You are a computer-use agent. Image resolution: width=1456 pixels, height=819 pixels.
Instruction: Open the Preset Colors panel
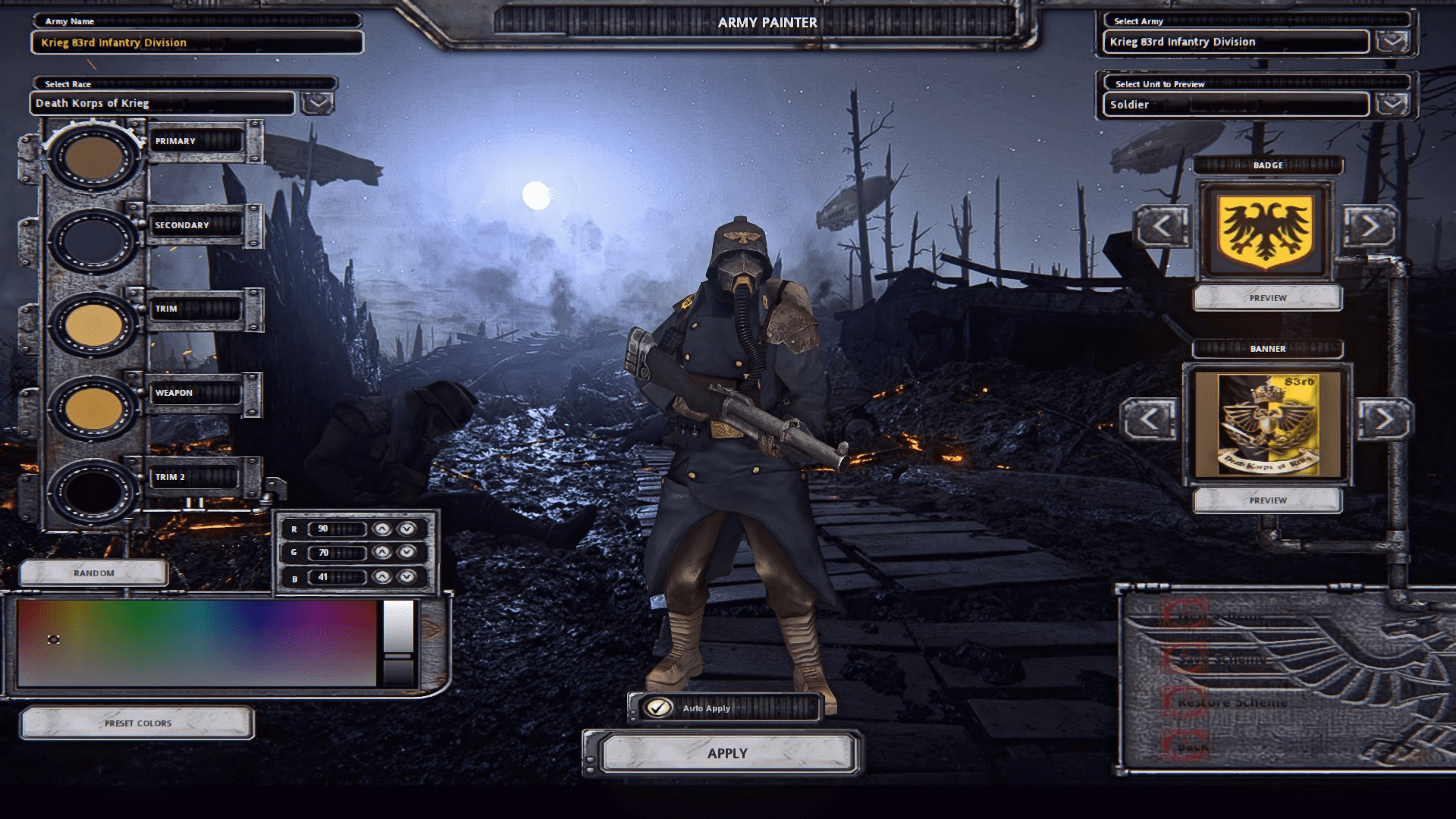coord(136,723)
